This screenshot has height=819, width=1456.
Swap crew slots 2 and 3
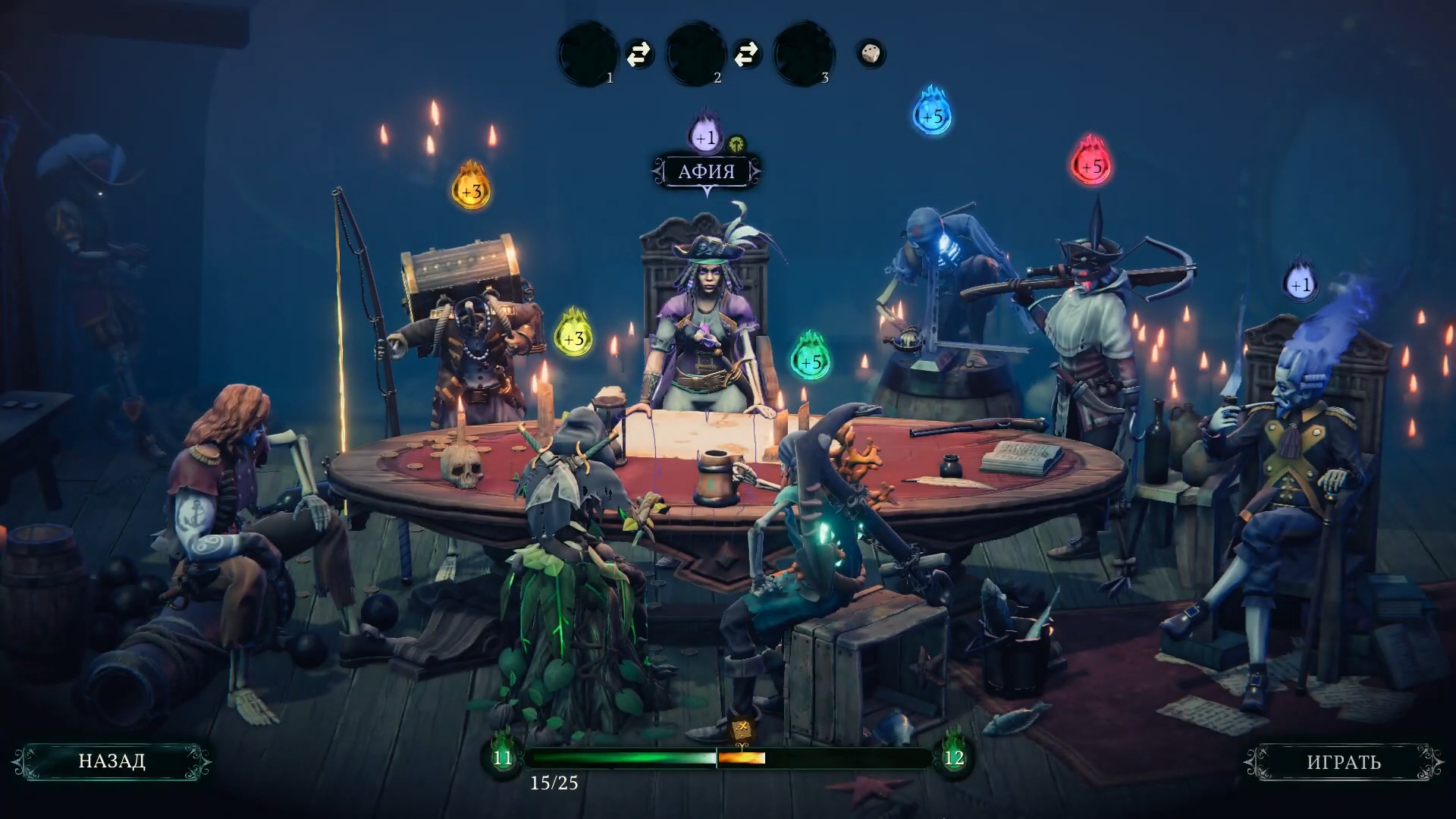[x=747, y=54]
